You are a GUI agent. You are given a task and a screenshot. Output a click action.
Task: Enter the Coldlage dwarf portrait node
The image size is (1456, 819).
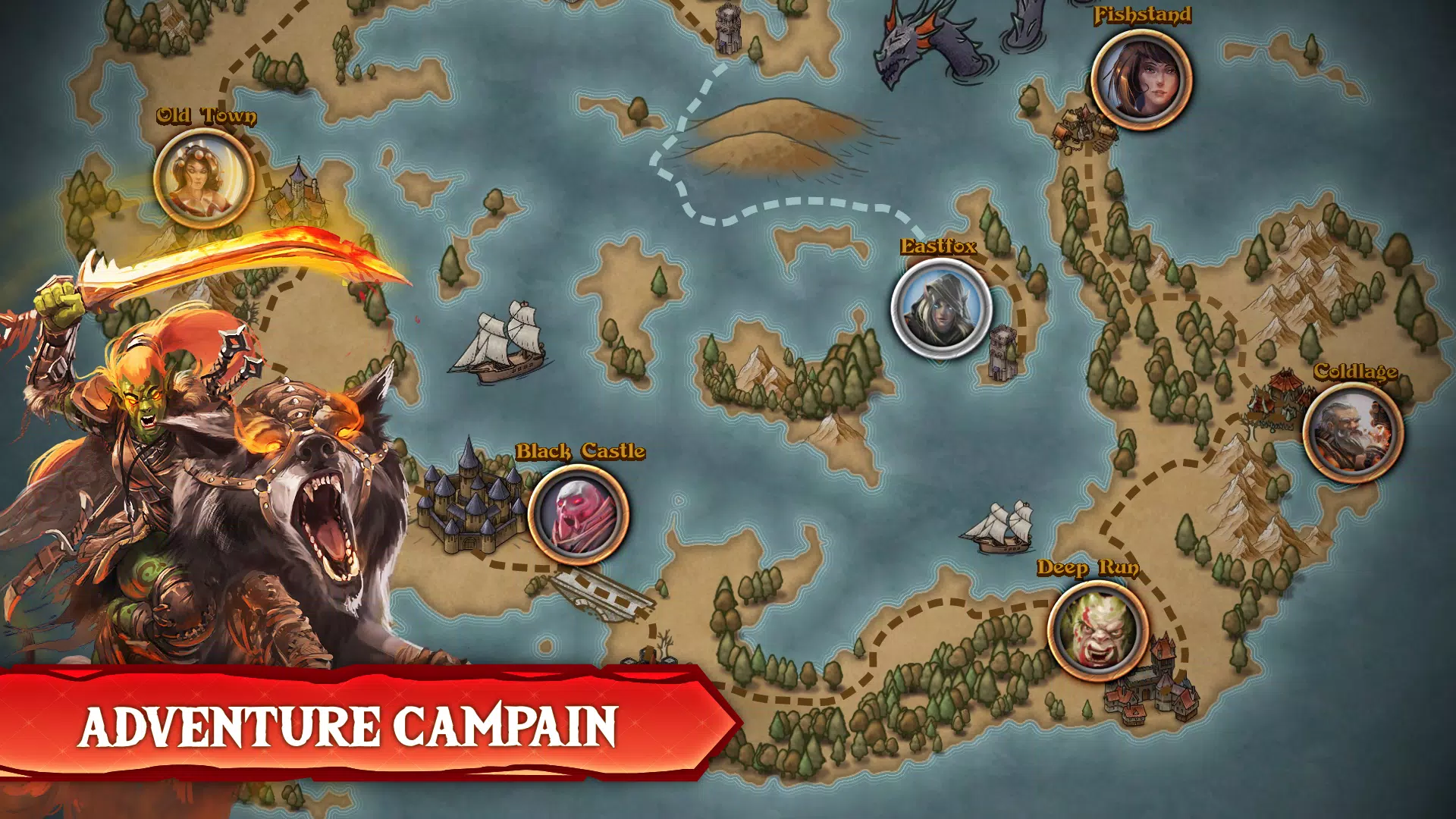coord(1353,432)
